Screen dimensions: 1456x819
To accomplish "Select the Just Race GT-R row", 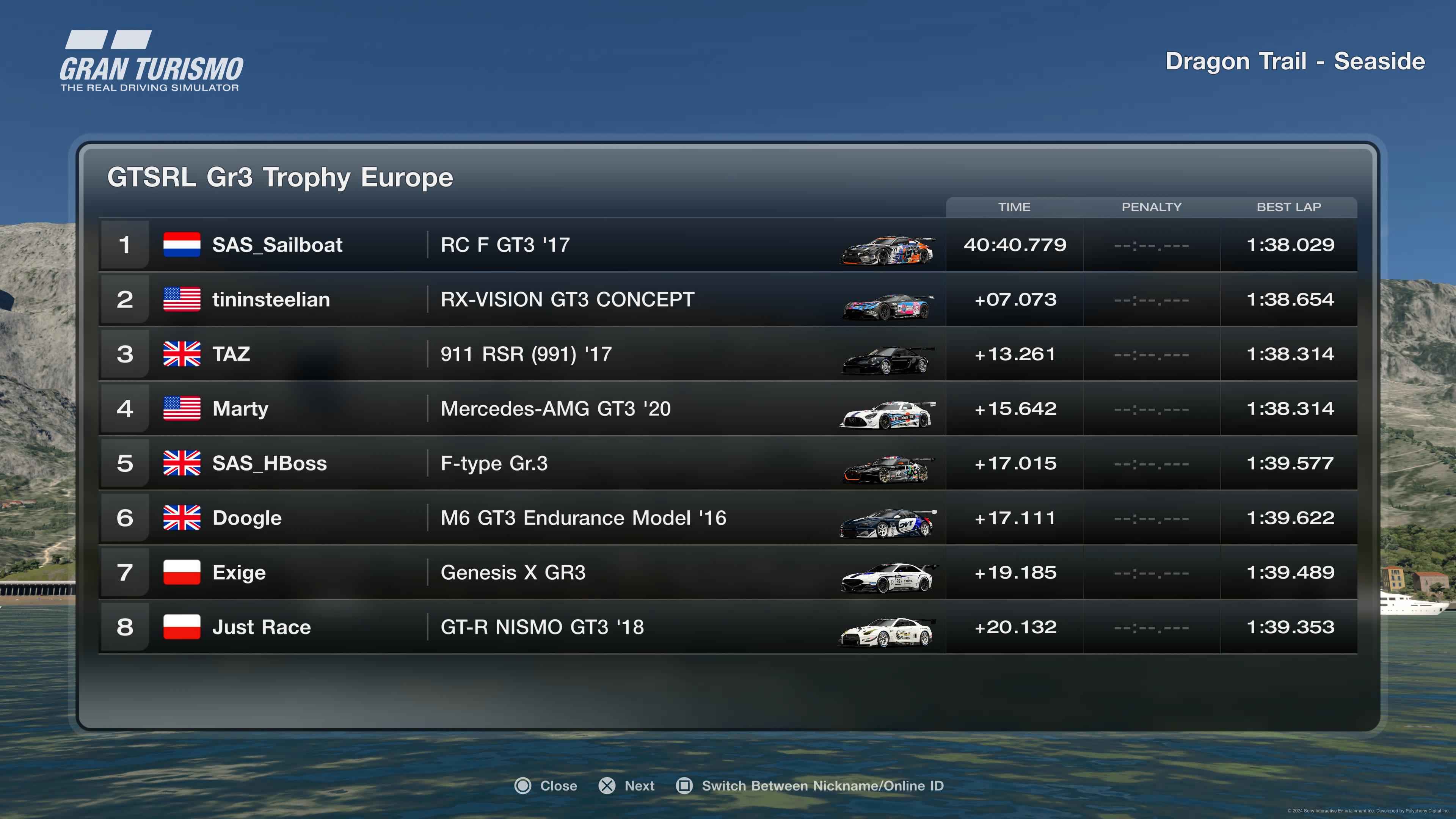I will [x=728, y=627].
